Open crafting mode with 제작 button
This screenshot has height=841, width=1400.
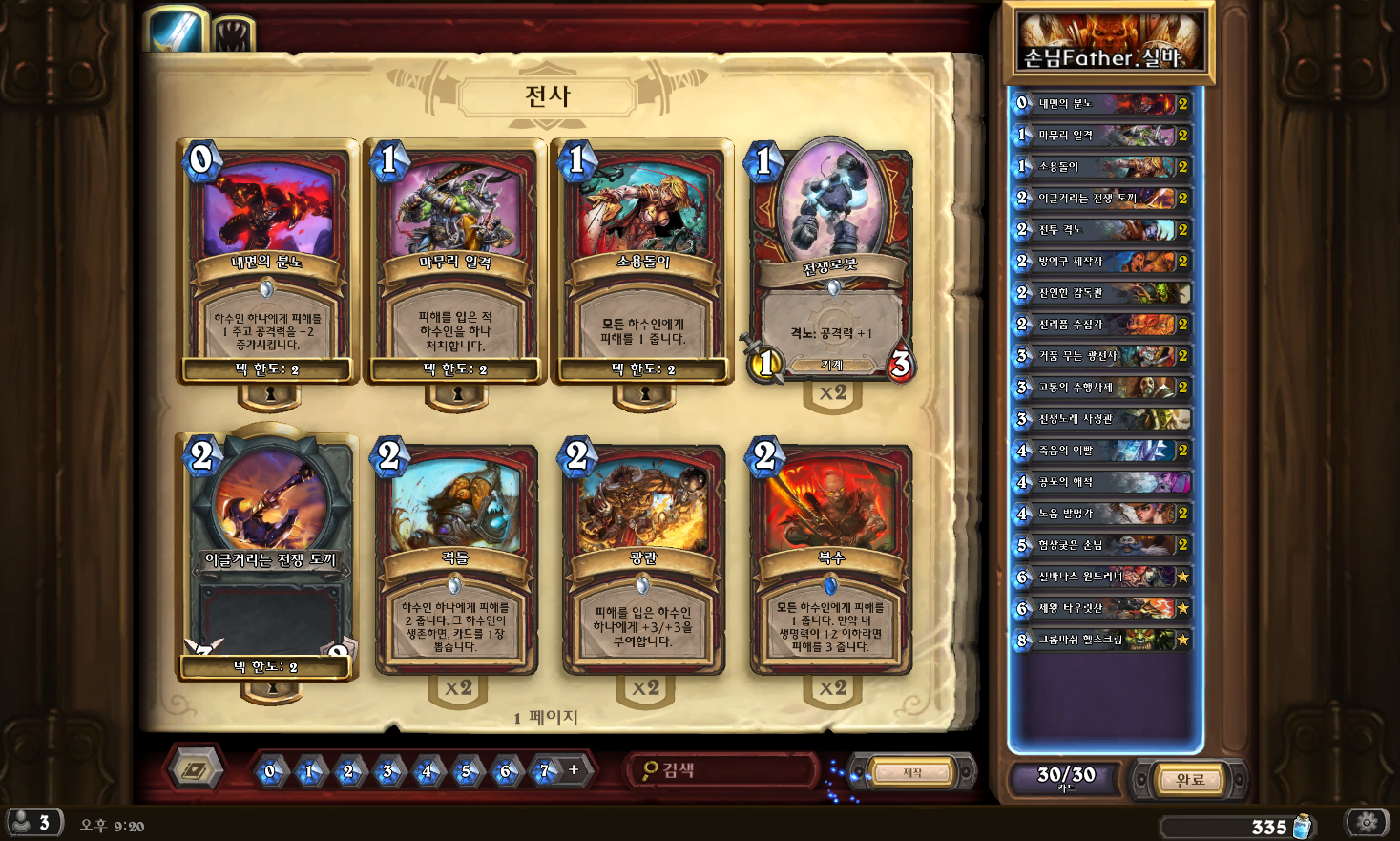pyautogui.click(x=913, y=772)
